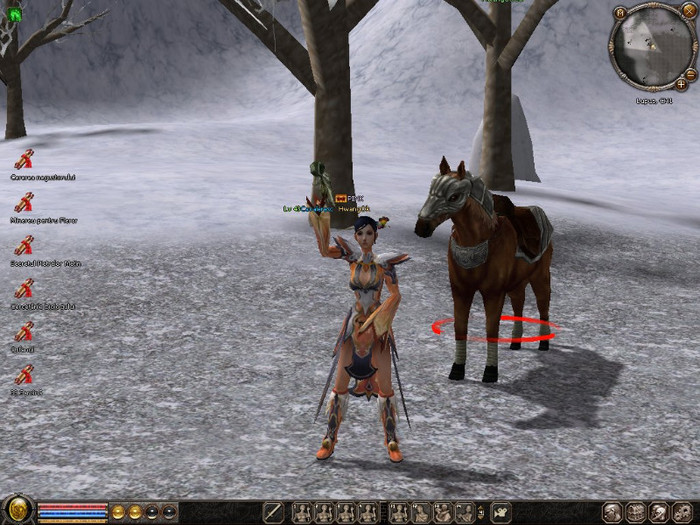Open the Cercetările Biologului quest scroll

coord(24,289)
